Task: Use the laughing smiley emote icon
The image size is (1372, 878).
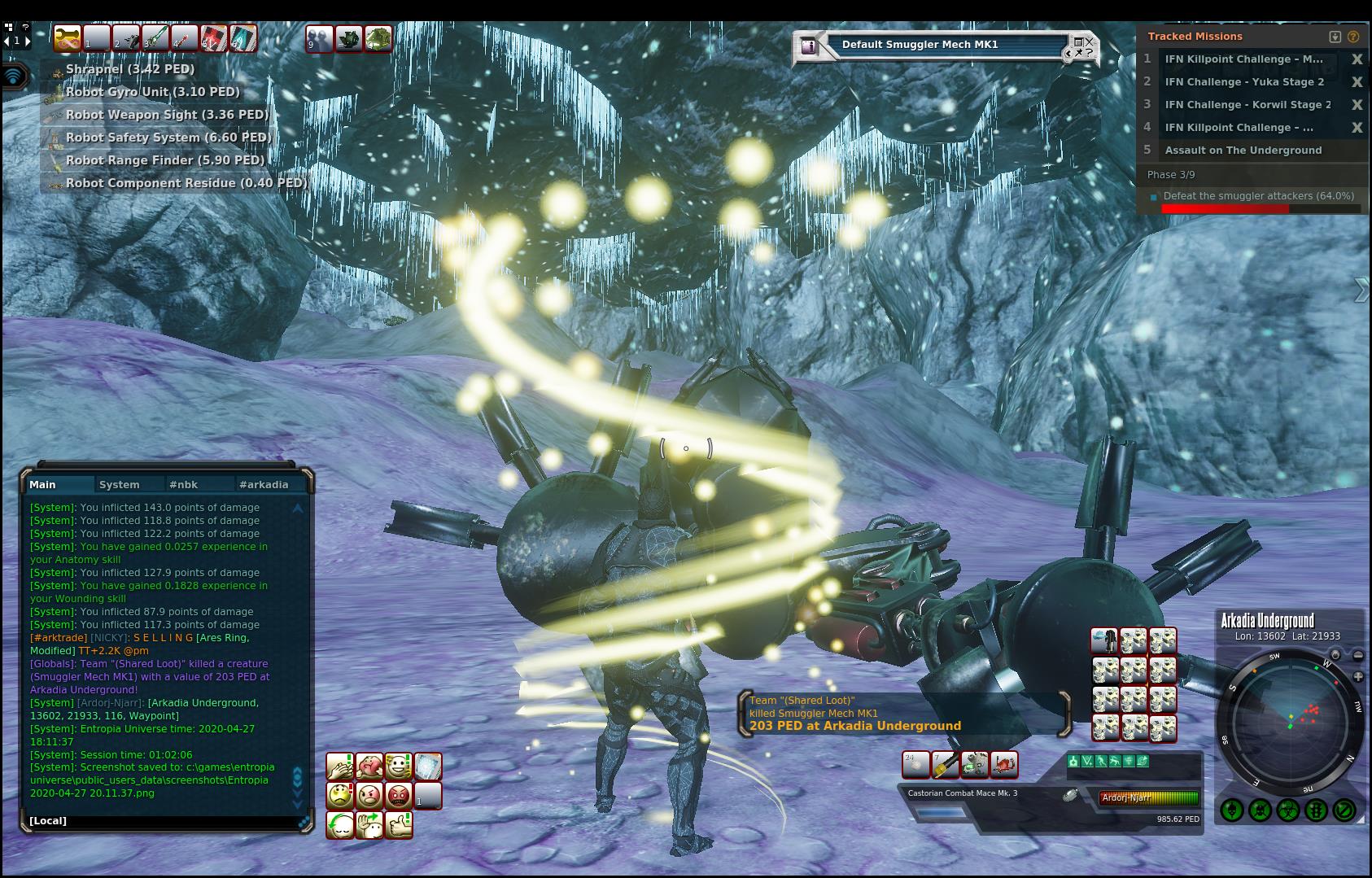Action: point(398,766)
